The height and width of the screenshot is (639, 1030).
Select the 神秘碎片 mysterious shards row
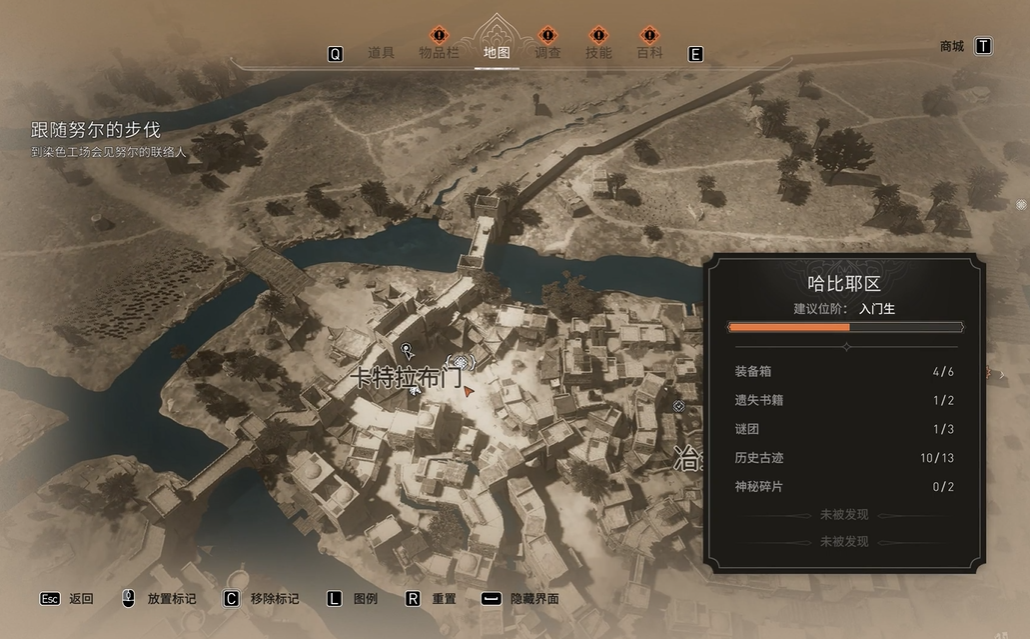click(x=843, y=487)
